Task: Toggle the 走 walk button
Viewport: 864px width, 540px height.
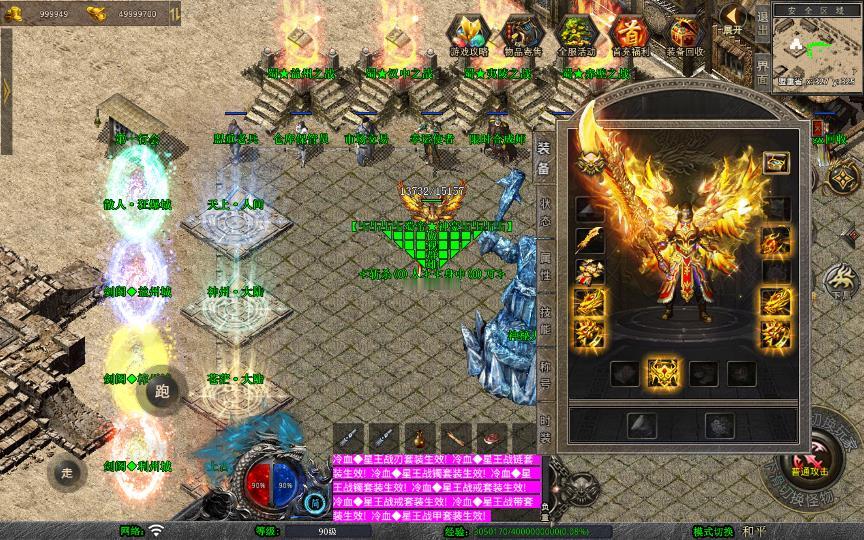Action: (x=66, y=473)
